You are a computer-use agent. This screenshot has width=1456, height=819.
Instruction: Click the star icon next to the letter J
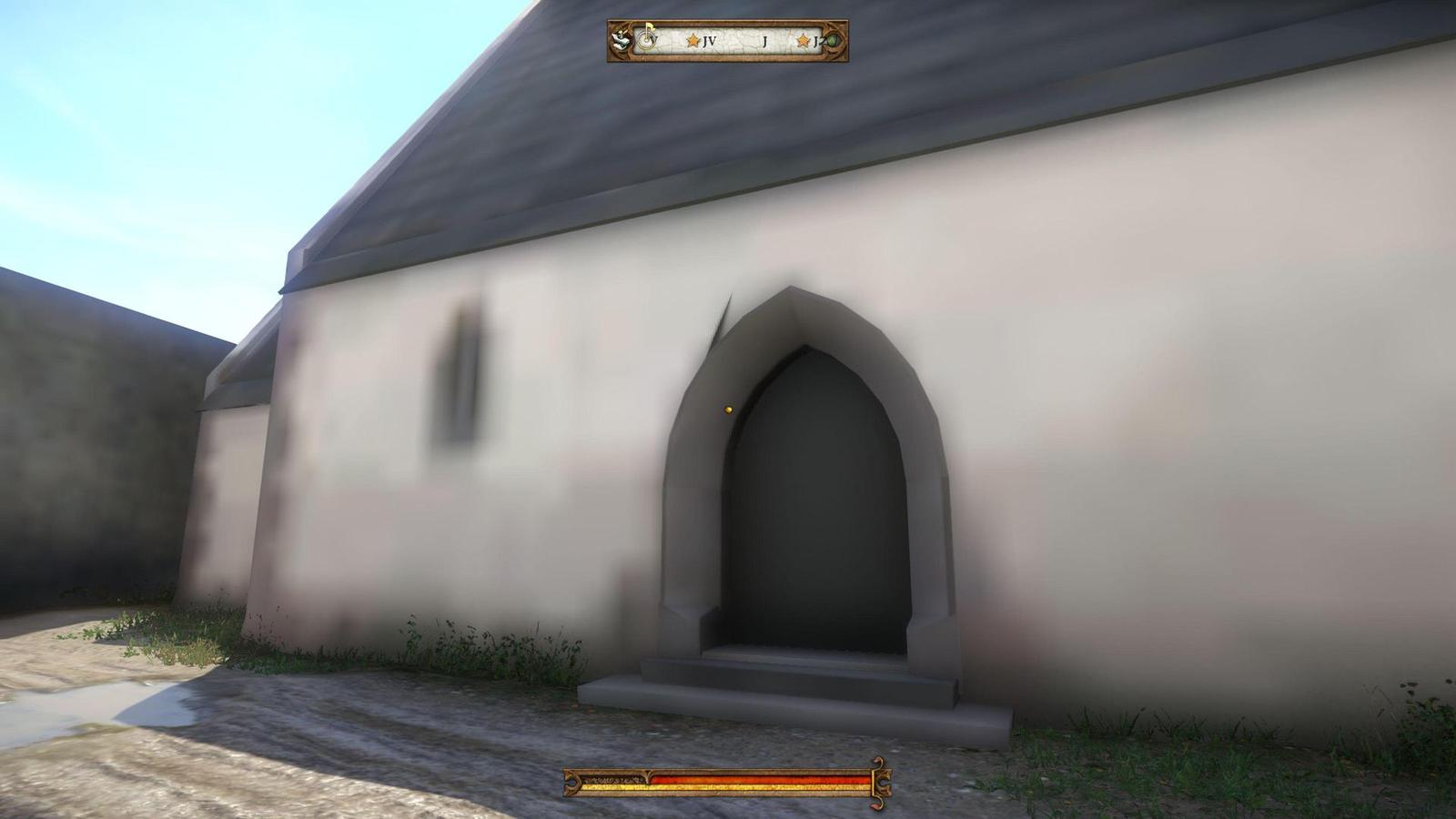(804, 40)
